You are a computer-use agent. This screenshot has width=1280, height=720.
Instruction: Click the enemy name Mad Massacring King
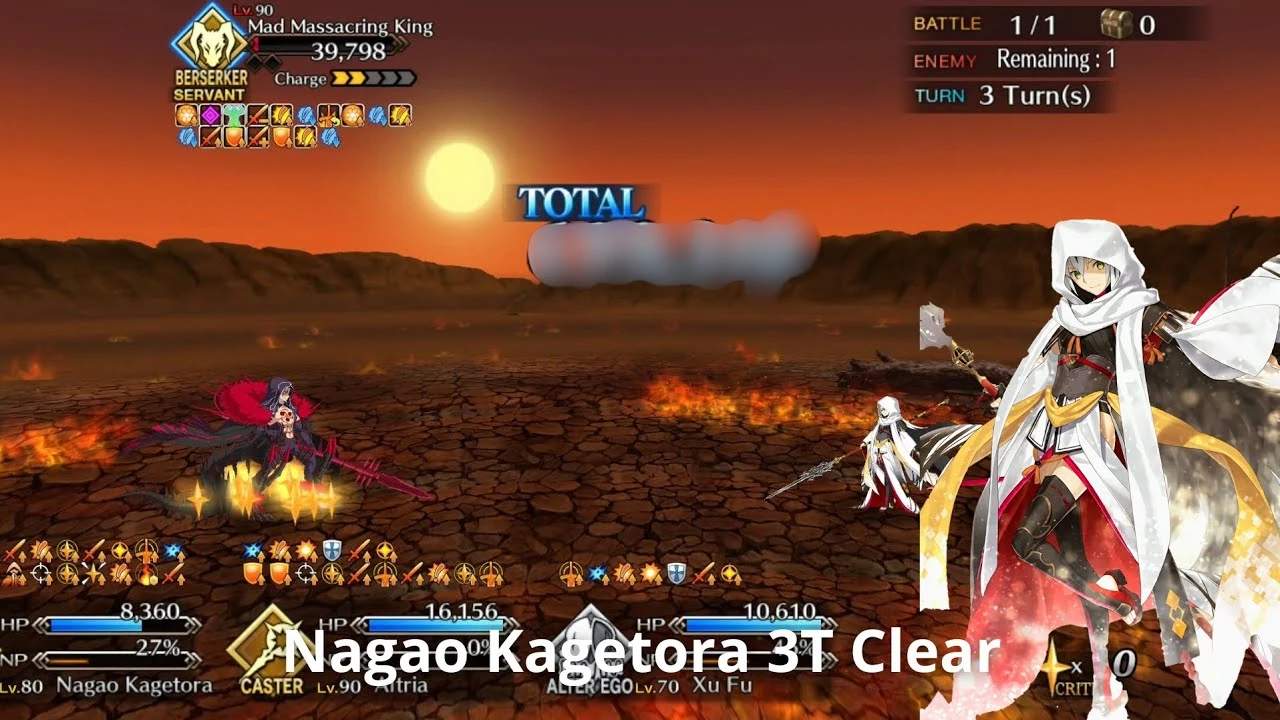[340, 28]
